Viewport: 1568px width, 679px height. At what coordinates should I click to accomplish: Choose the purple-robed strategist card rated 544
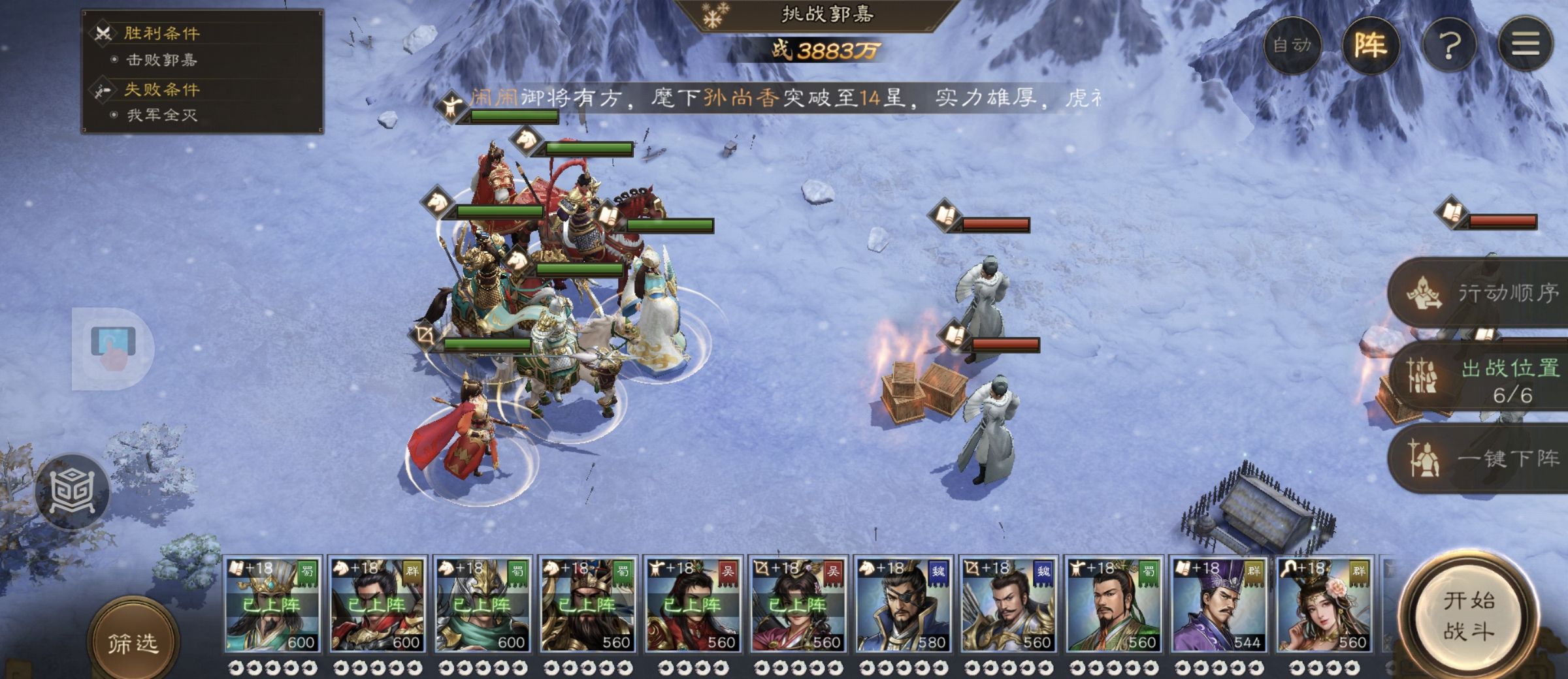[1218, 605]
